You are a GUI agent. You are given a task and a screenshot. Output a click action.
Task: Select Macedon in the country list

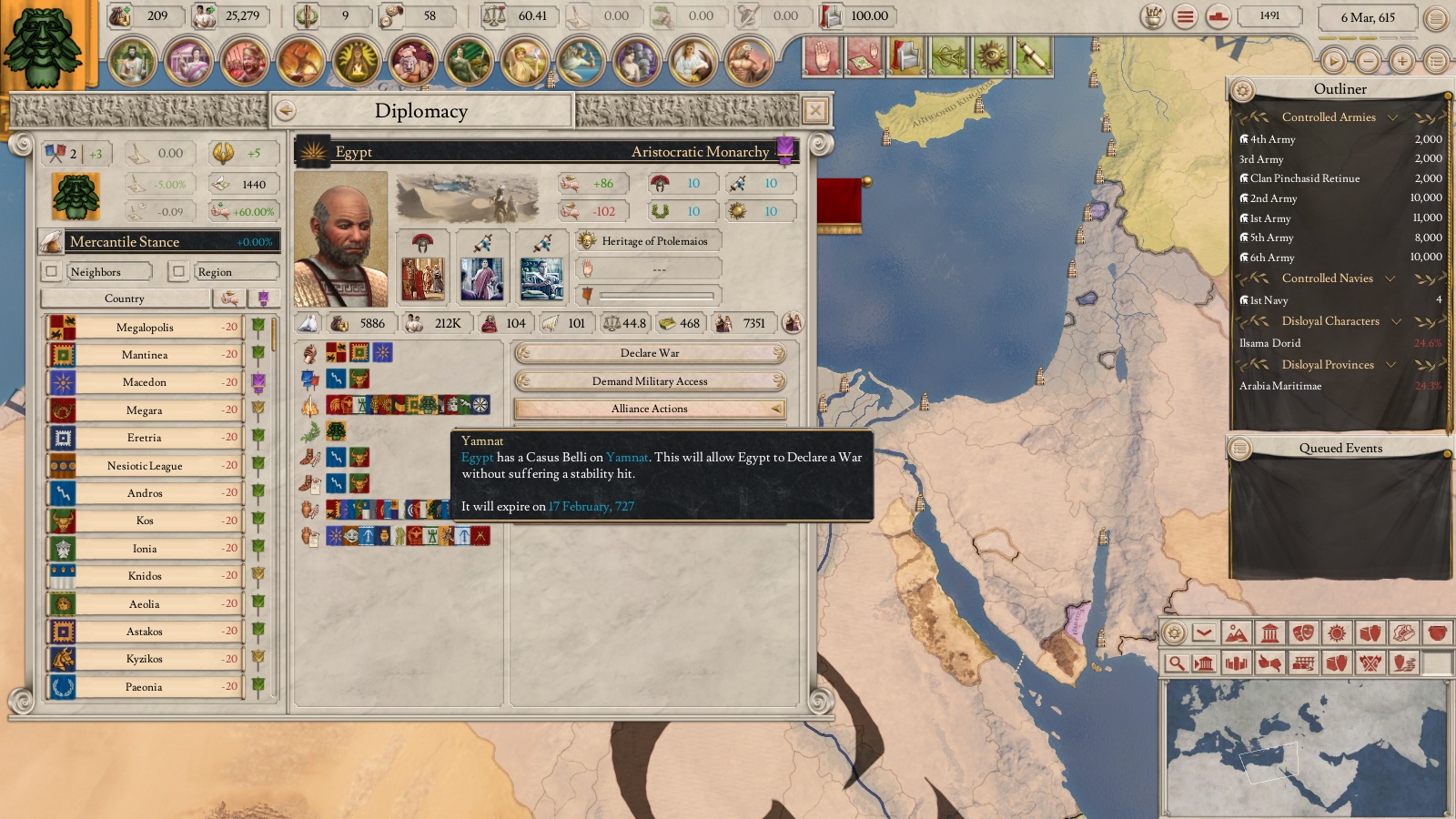[145, 382]
